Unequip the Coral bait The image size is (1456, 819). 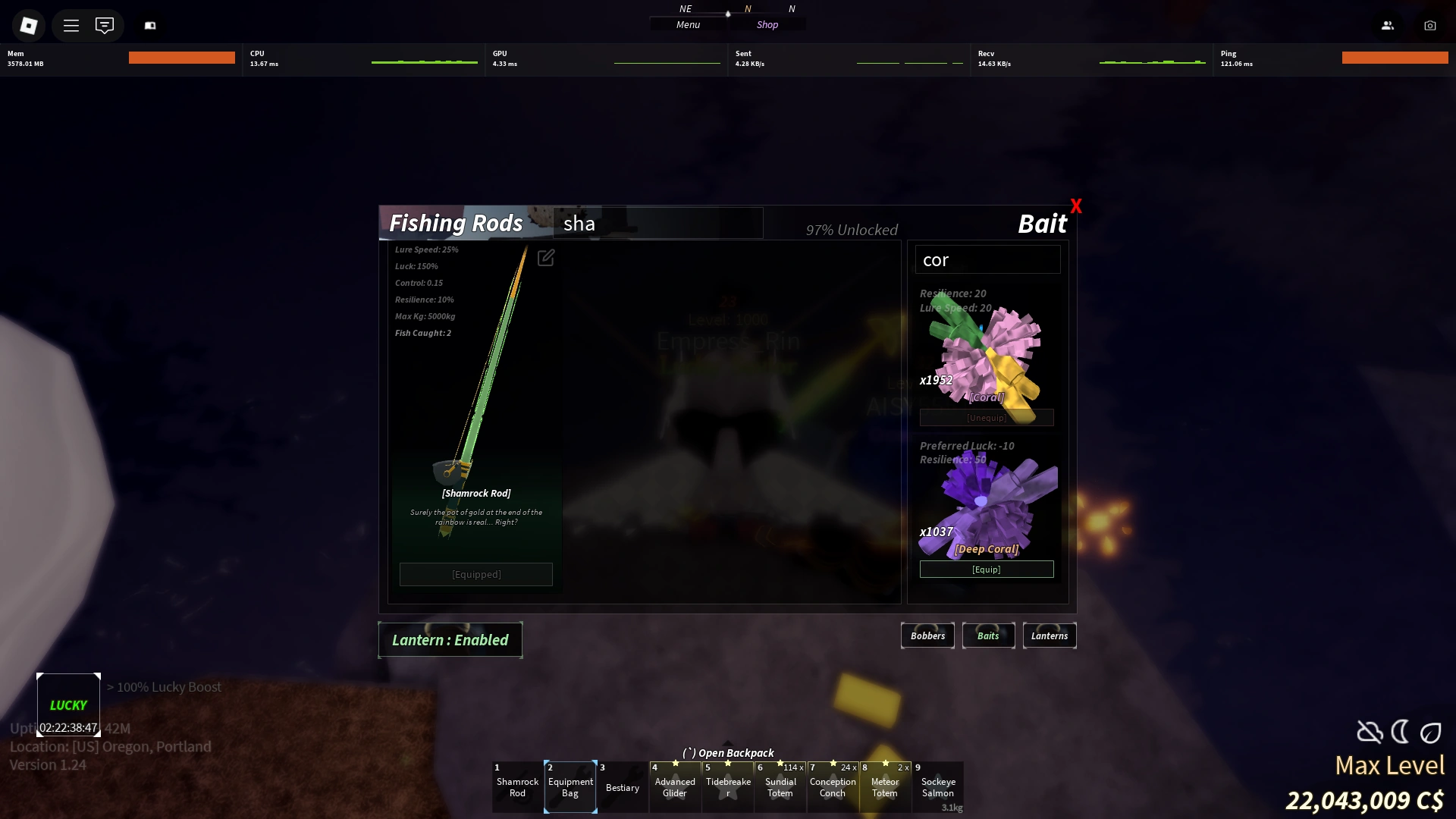(986, 417)
